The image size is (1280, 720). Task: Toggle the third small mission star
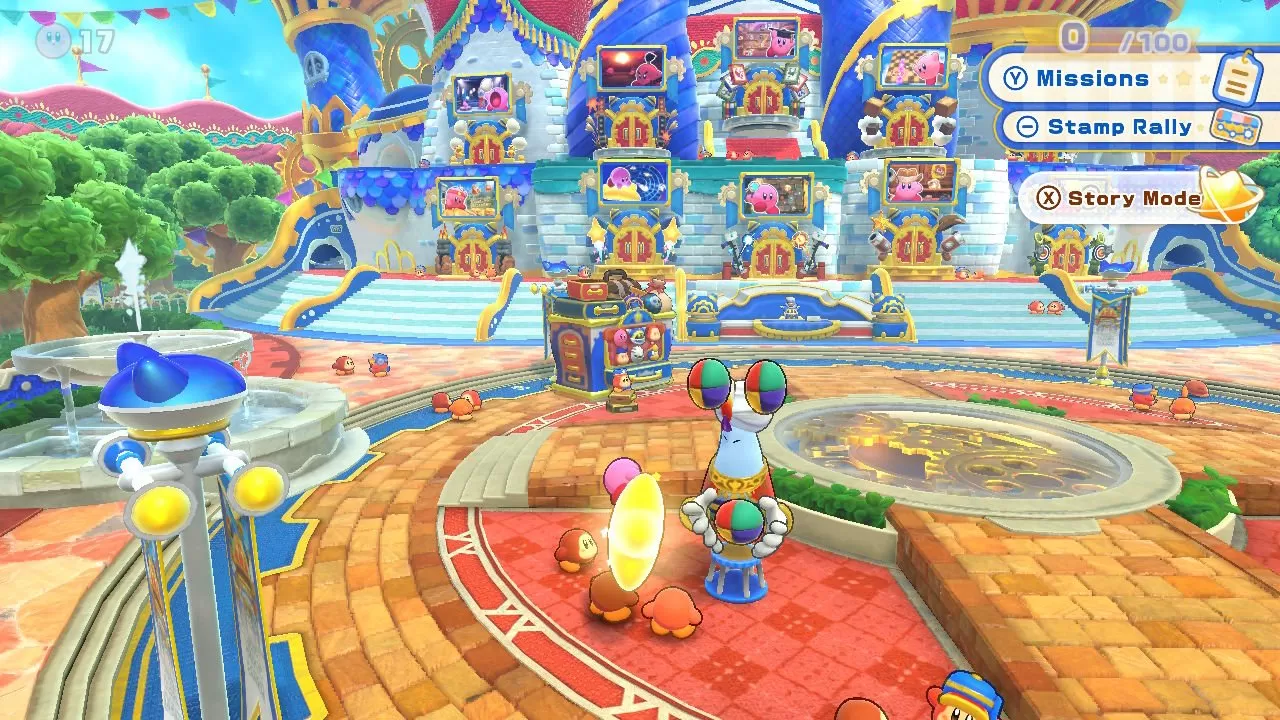tap(1205, 79)
